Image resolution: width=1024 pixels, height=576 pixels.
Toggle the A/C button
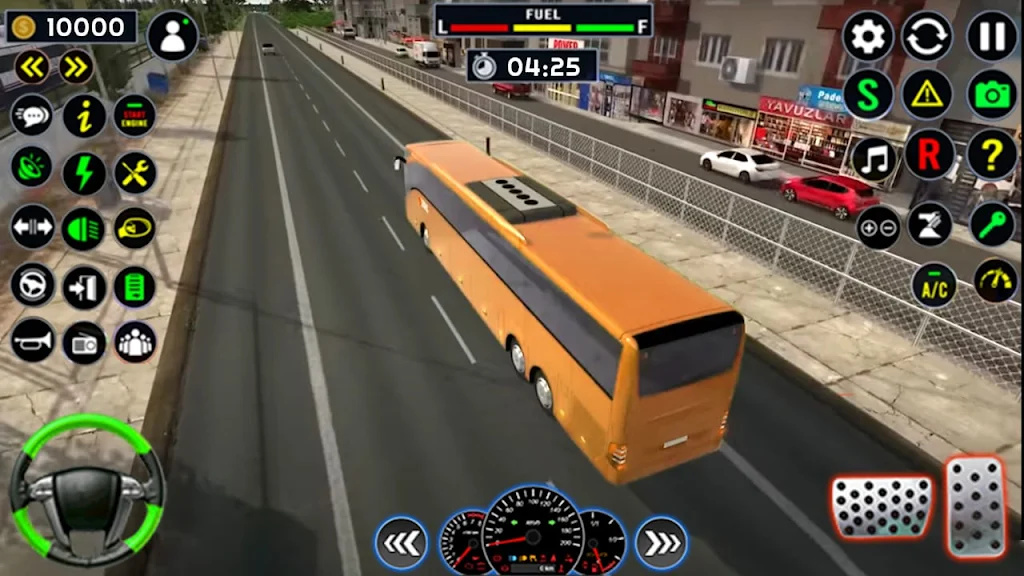(x=934, y=285)
